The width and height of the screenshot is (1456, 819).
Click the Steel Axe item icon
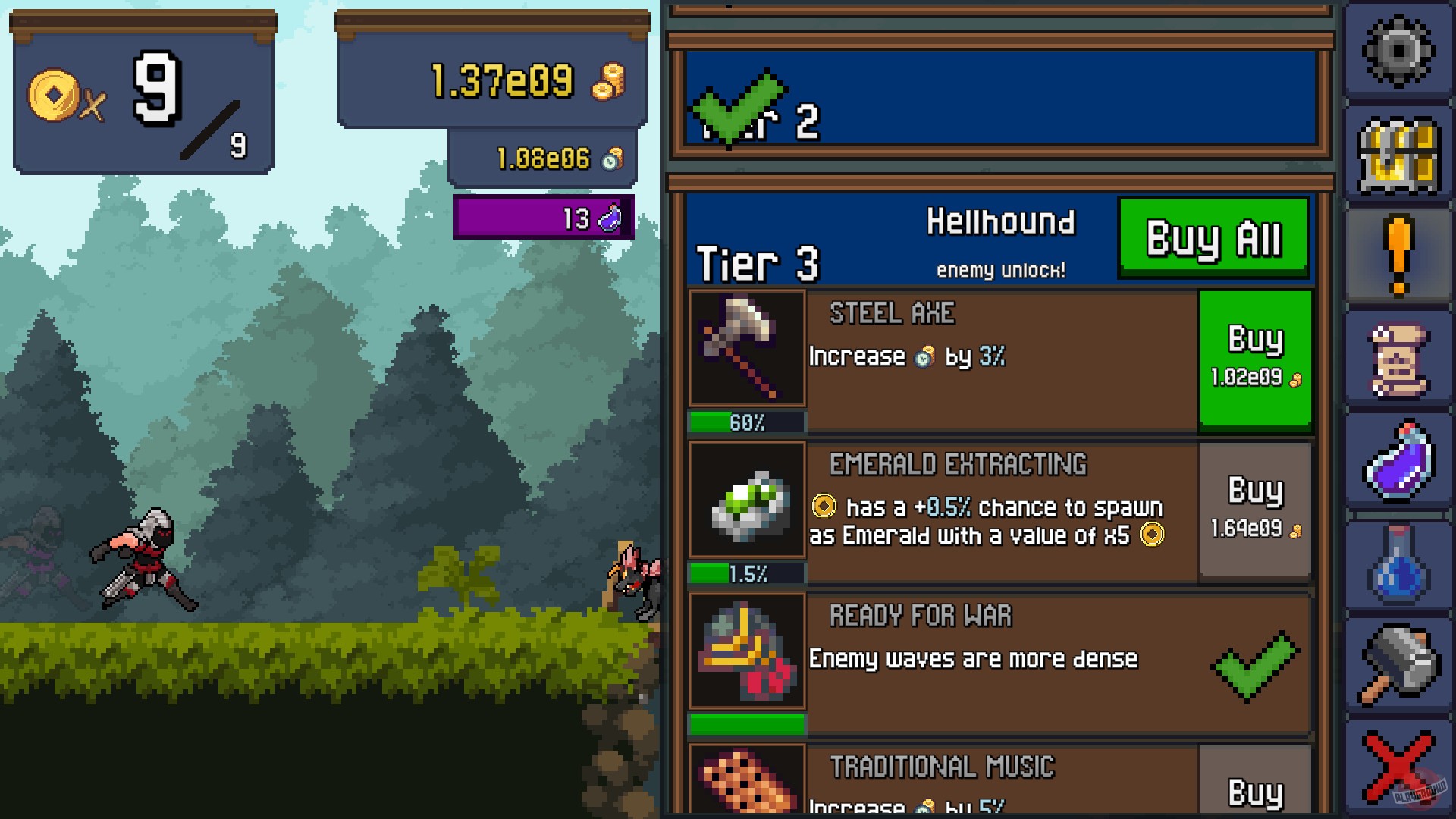[747, 349]
